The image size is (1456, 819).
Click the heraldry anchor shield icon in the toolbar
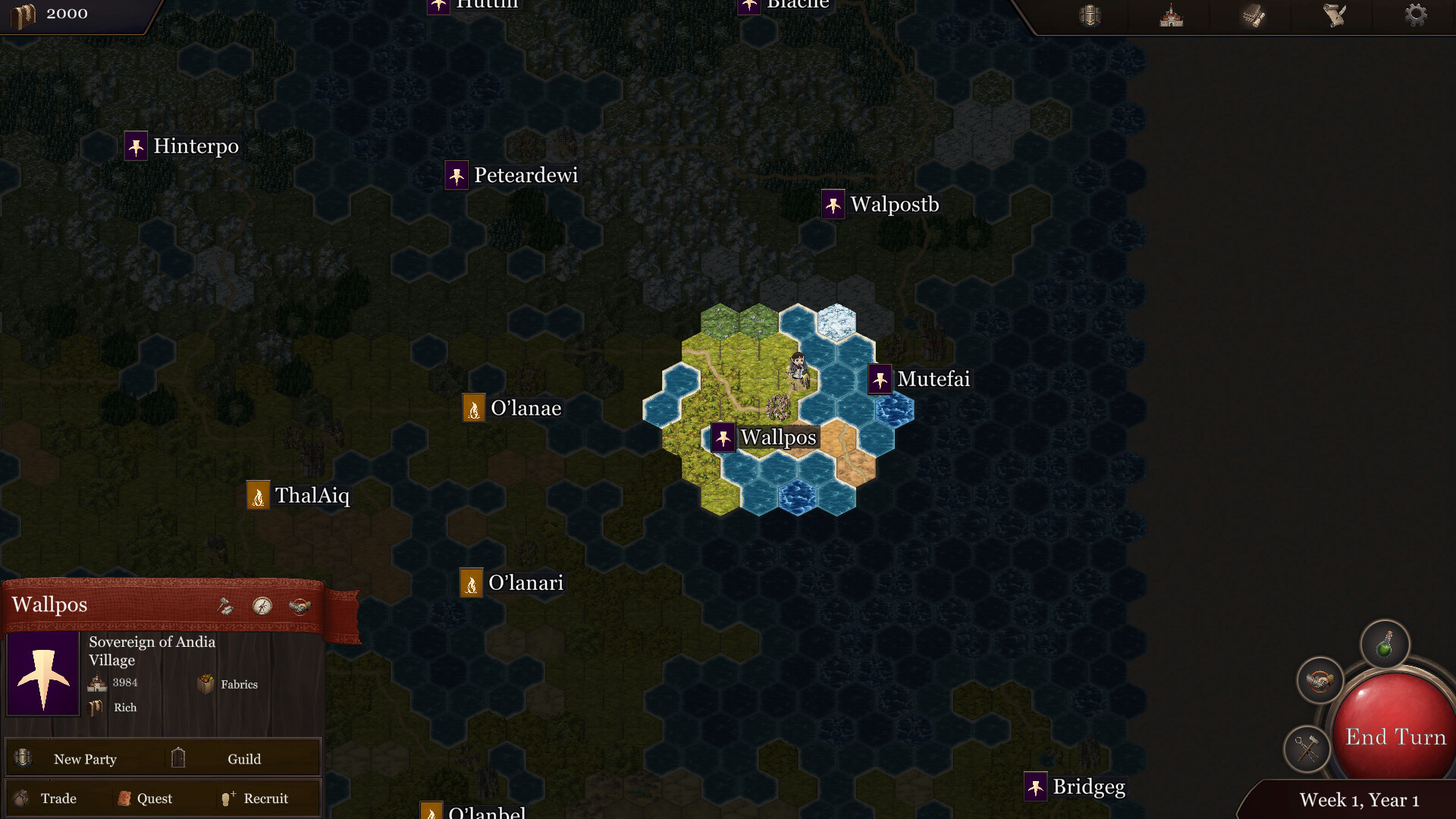pyautogui.click(x=1090, y=15)
